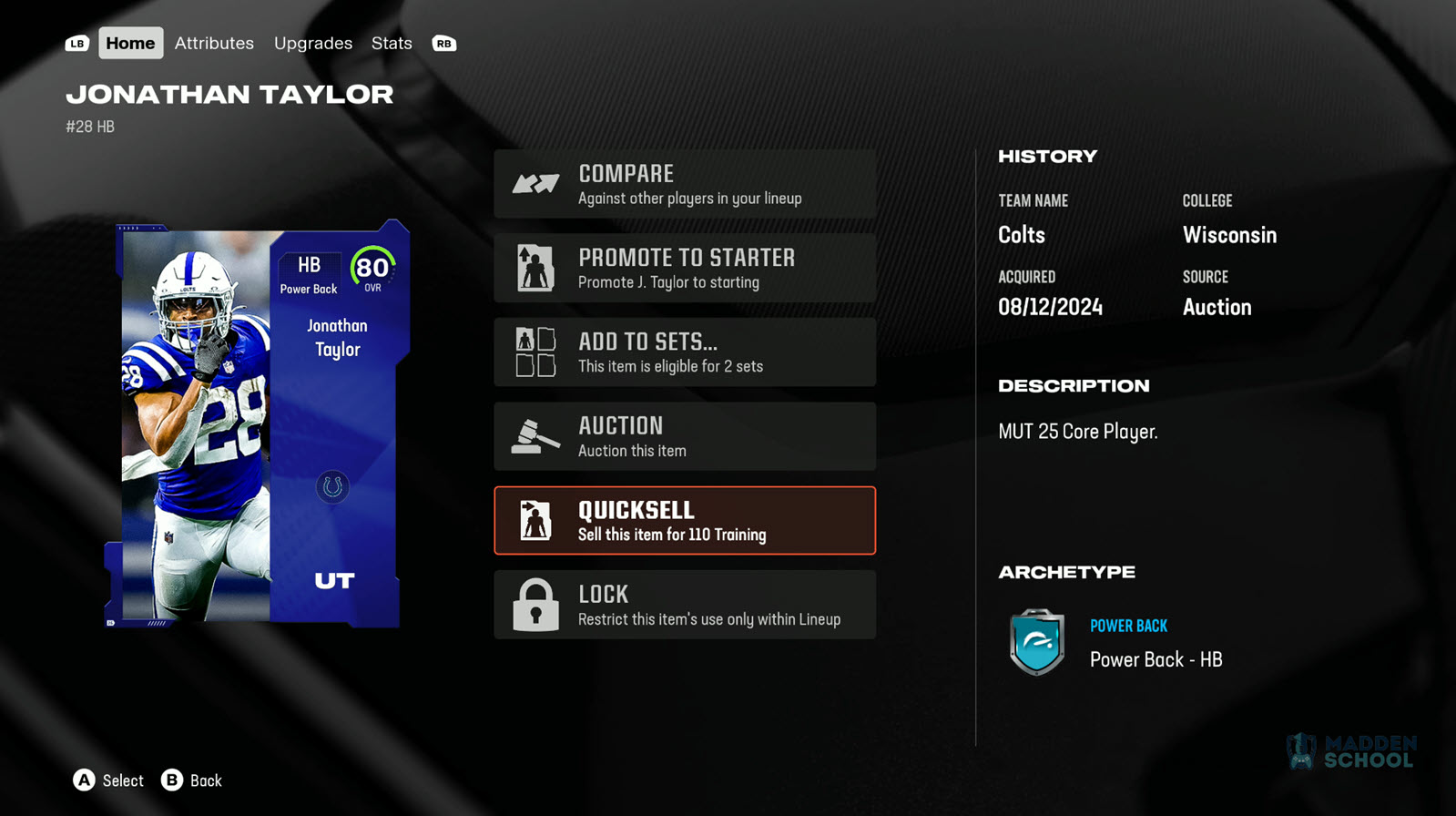The height and width of the screenshot is (816, 1456).
Task: Quicksell the item for 110 Training
Action: click(x=685, y=521)
